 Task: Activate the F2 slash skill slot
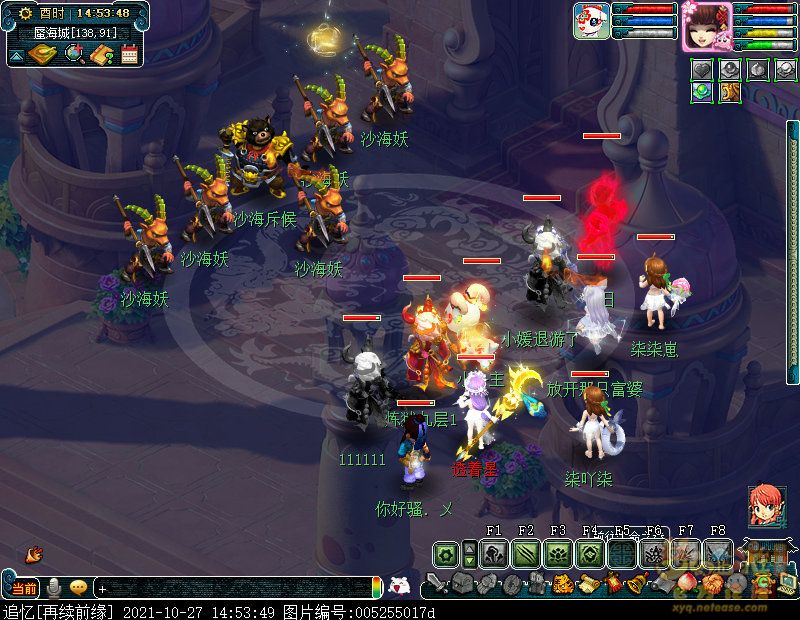[x=526, y=554]
